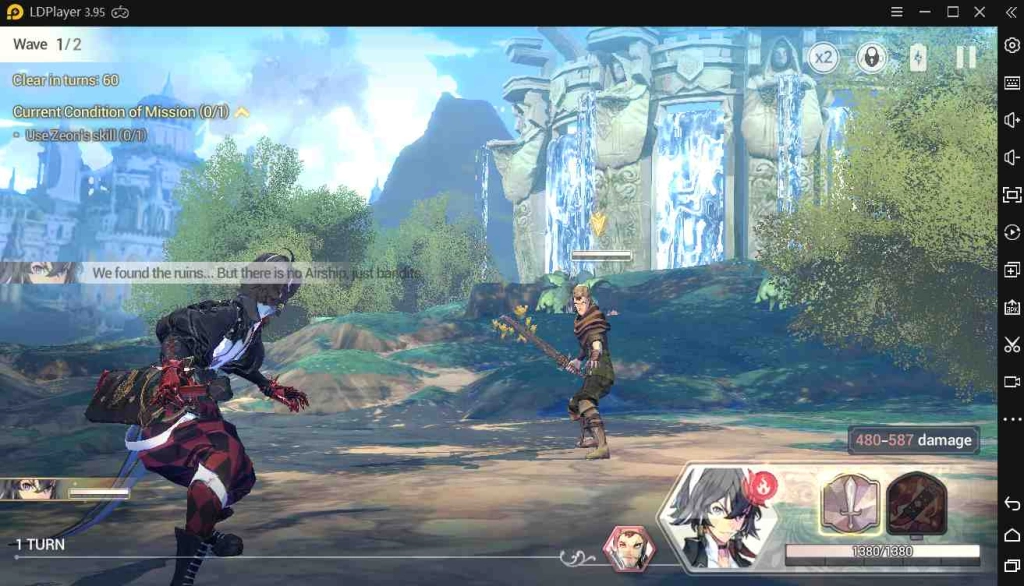Toggle the x2 battle speed button
The height and width of the screenshot is (586, 1024).
[823, 58]
